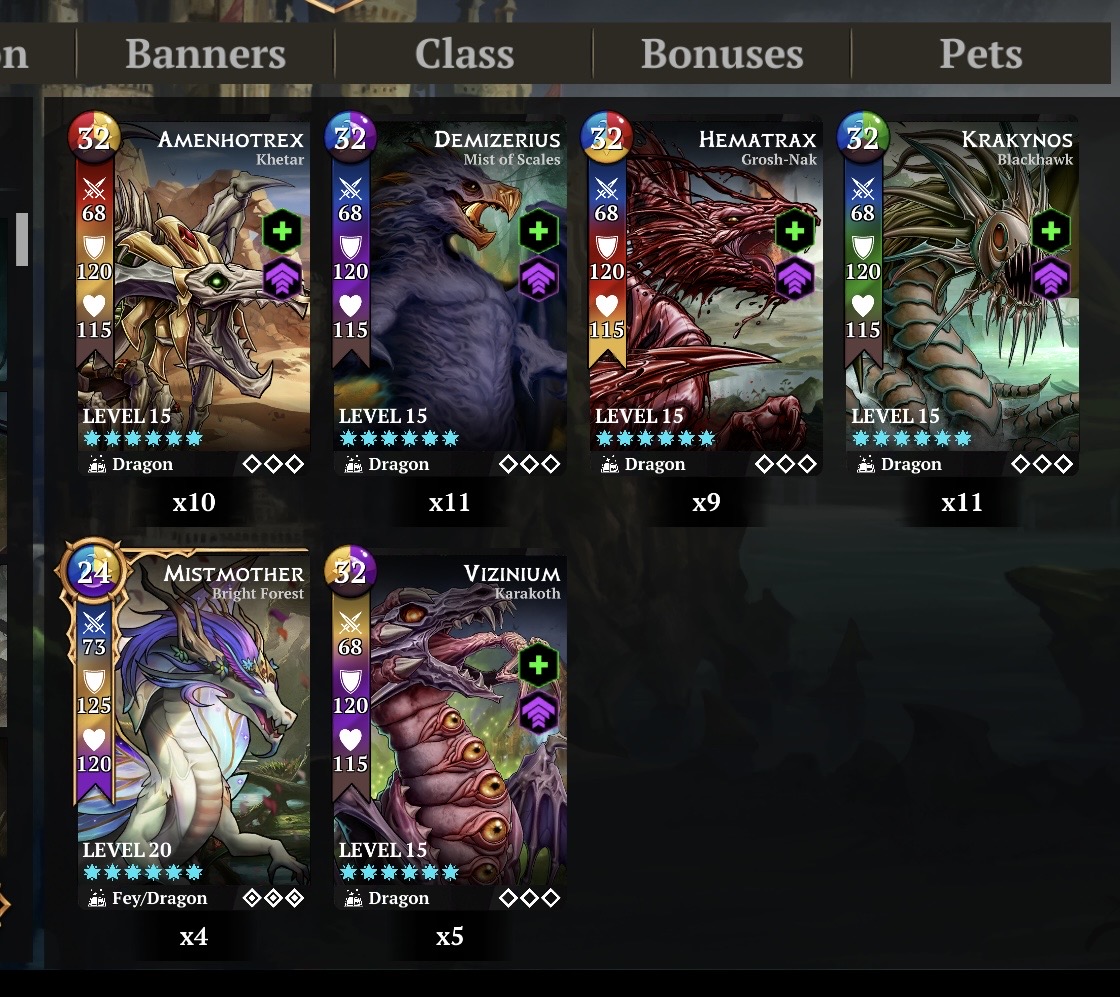Click the green plus icon on Amenhotrex

coord(282,232)
